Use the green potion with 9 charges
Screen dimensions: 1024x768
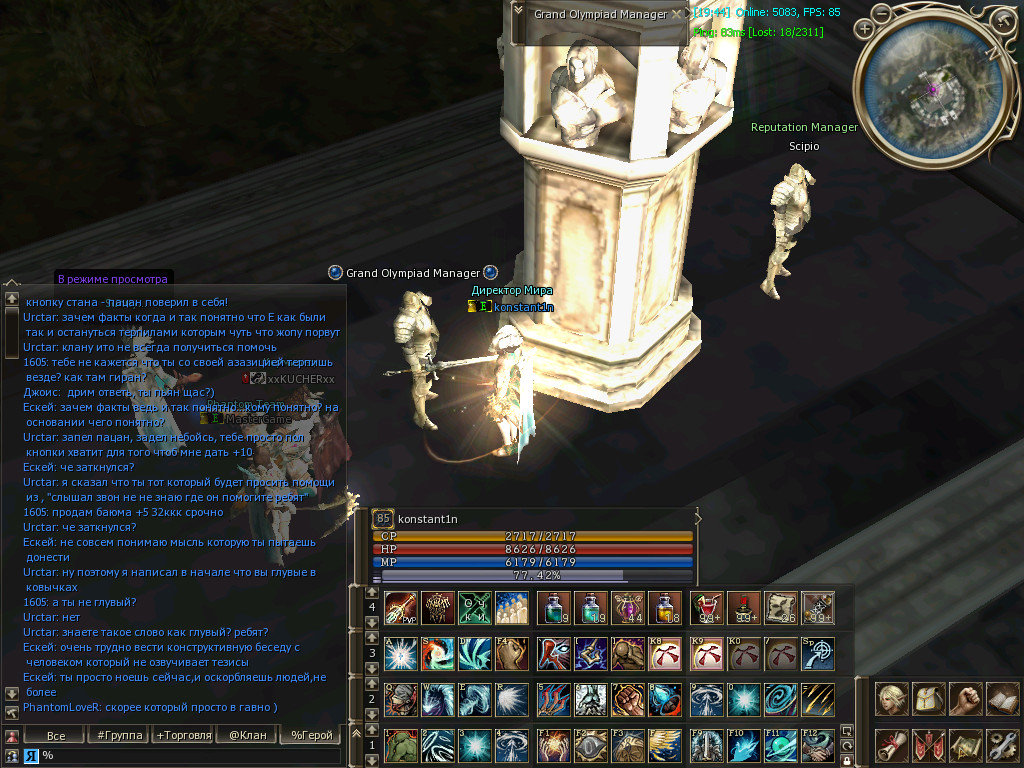(x=553, y=607)
